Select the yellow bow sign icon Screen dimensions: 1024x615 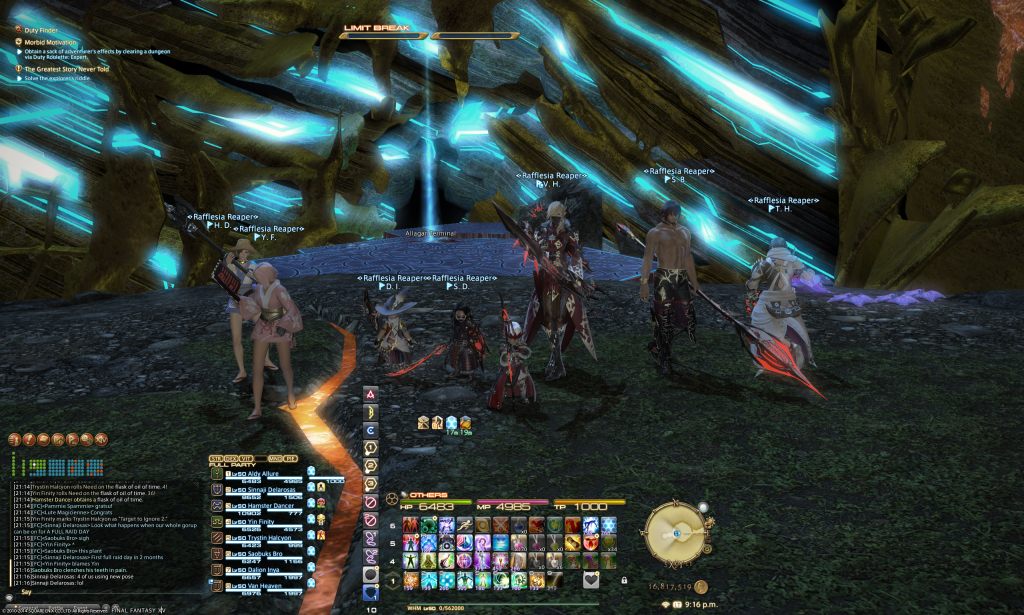point(371,411)
